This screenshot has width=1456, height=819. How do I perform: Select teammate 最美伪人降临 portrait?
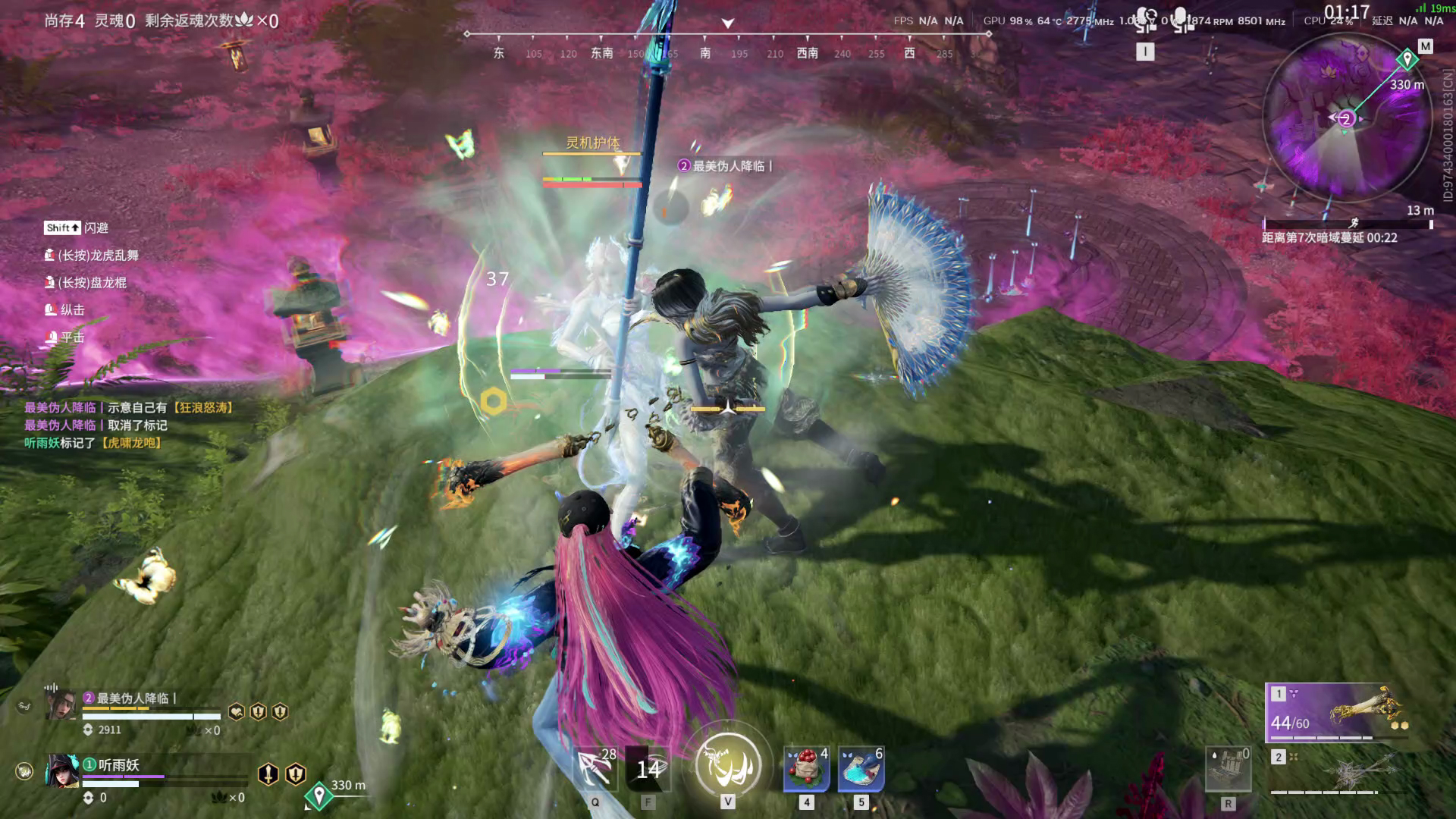click(x=61, y=705)
